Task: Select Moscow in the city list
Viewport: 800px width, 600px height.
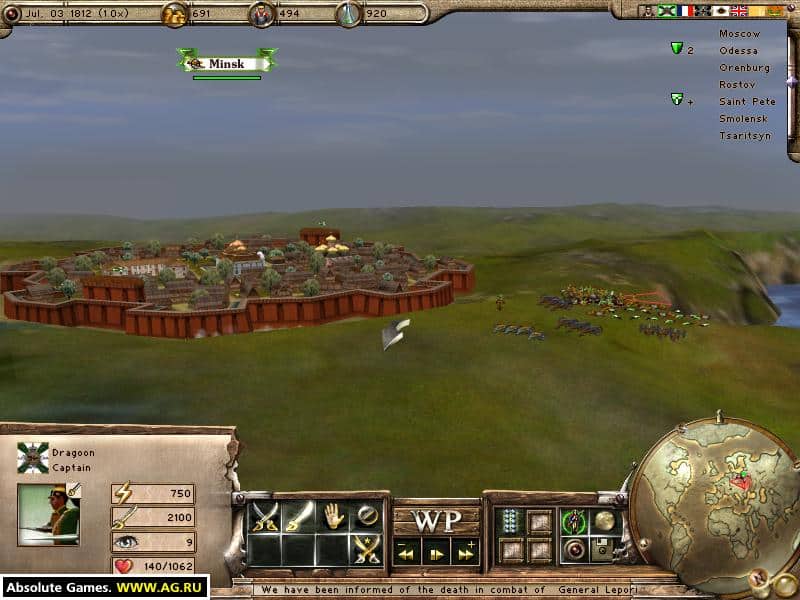Action: coord(739,33)
